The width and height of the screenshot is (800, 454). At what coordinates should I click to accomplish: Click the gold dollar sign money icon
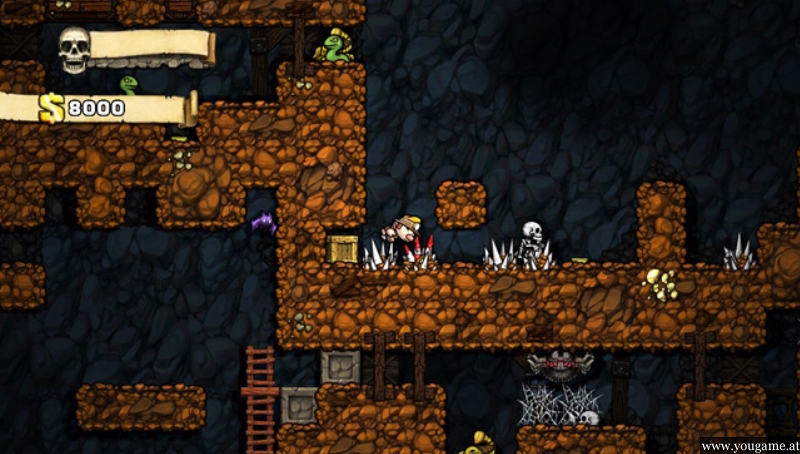point(52,107)
